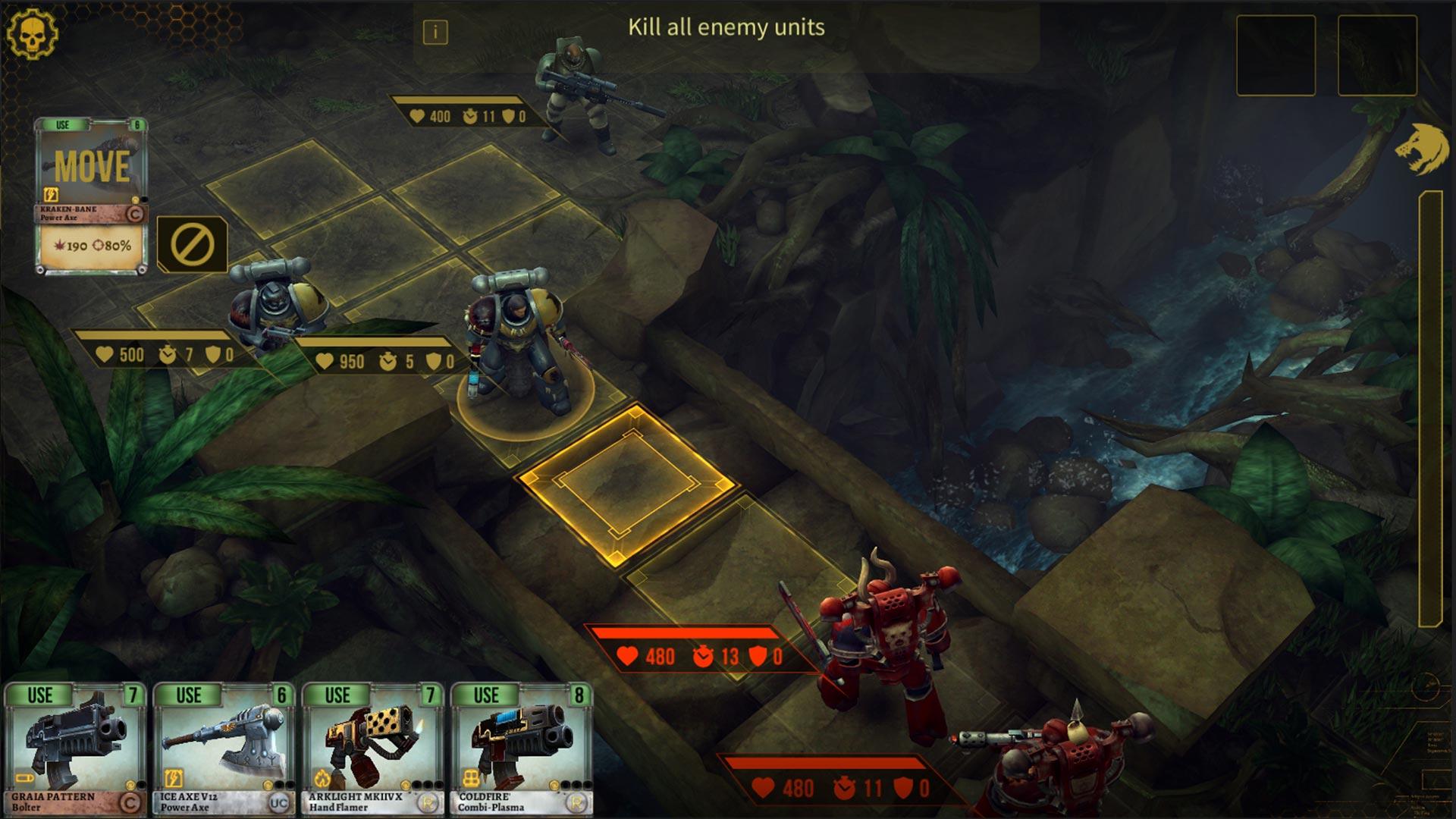Screen dimensions: 1456x819
Task: Open the skull gear menu
Action: click(x=32, y=32)
